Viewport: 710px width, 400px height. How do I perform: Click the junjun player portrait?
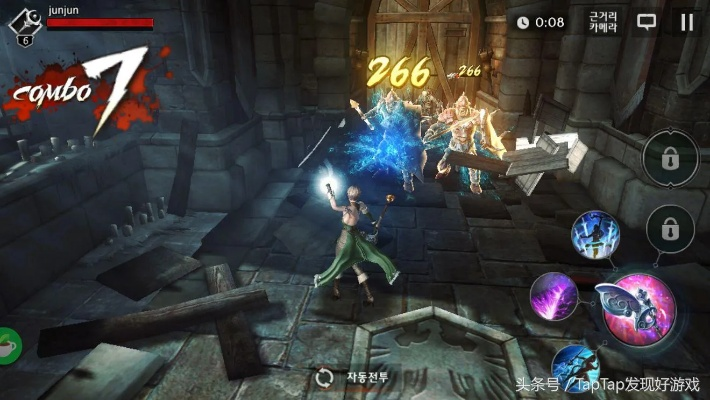[25, 22]
